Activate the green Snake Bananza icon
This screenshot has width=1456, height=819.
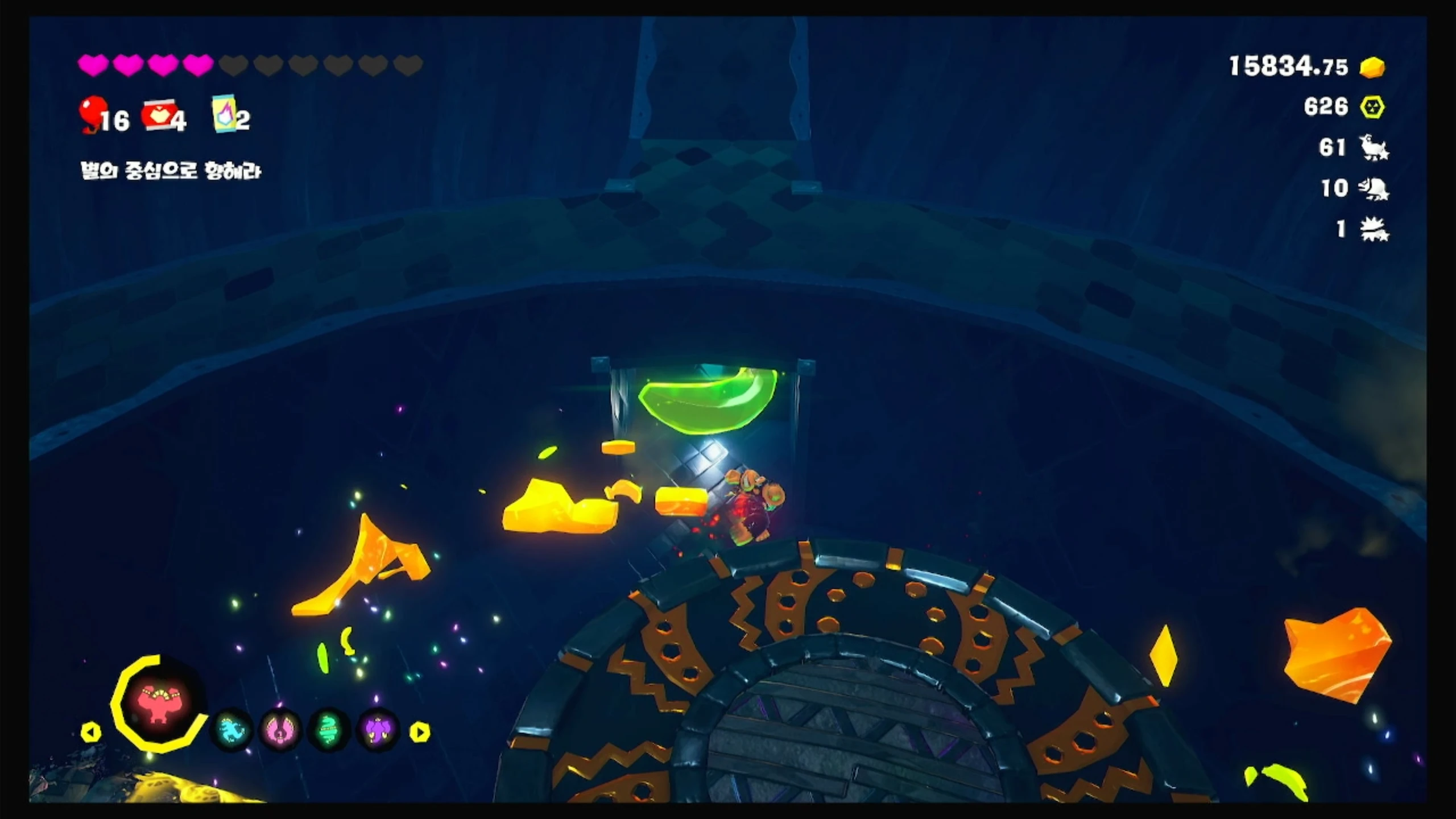[x=329, y=730]
